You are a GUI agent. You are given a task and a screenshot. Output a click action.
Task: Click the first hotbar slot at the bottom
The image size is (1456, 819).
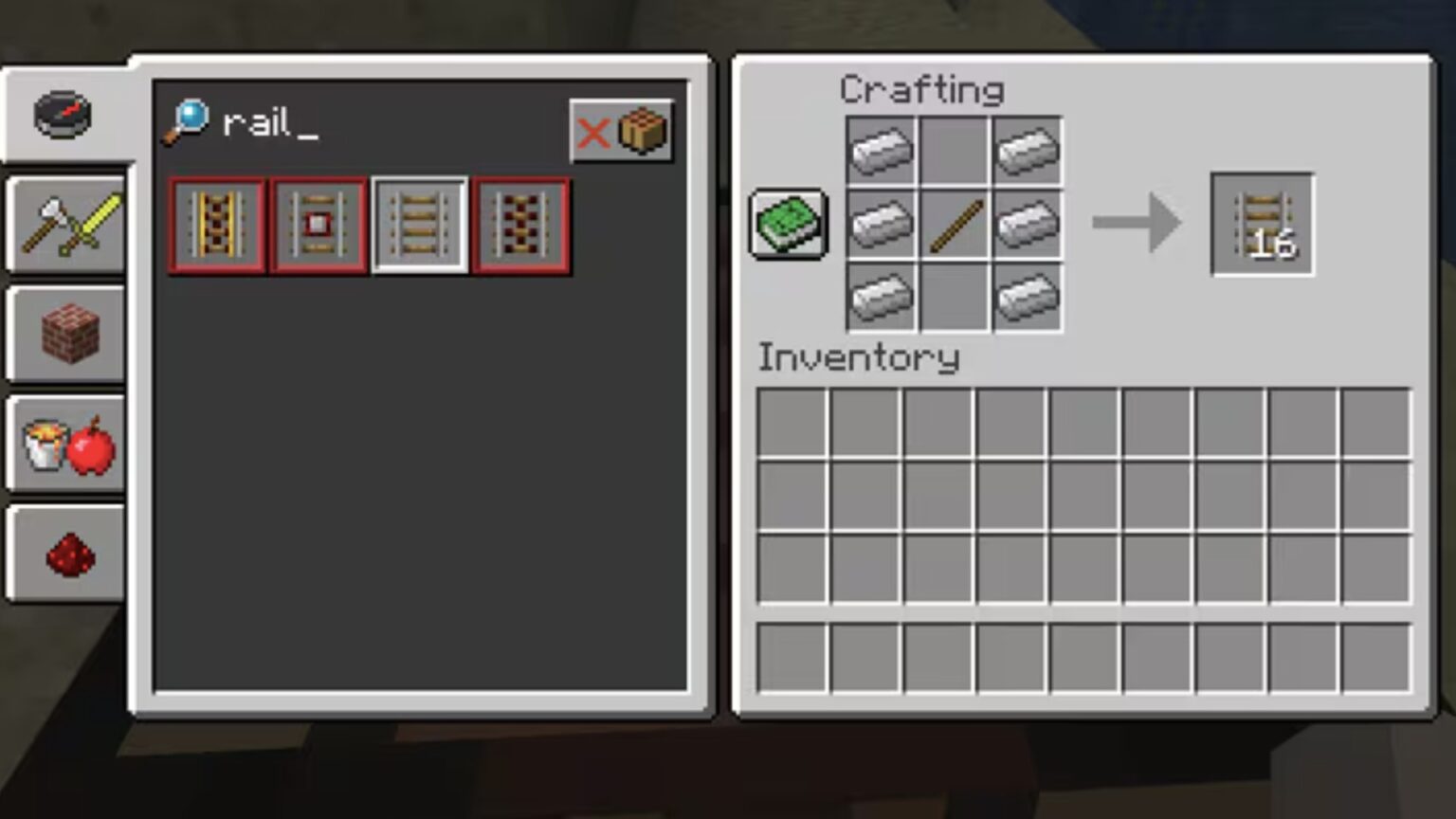pyautogui.click(x=792, y=657)
